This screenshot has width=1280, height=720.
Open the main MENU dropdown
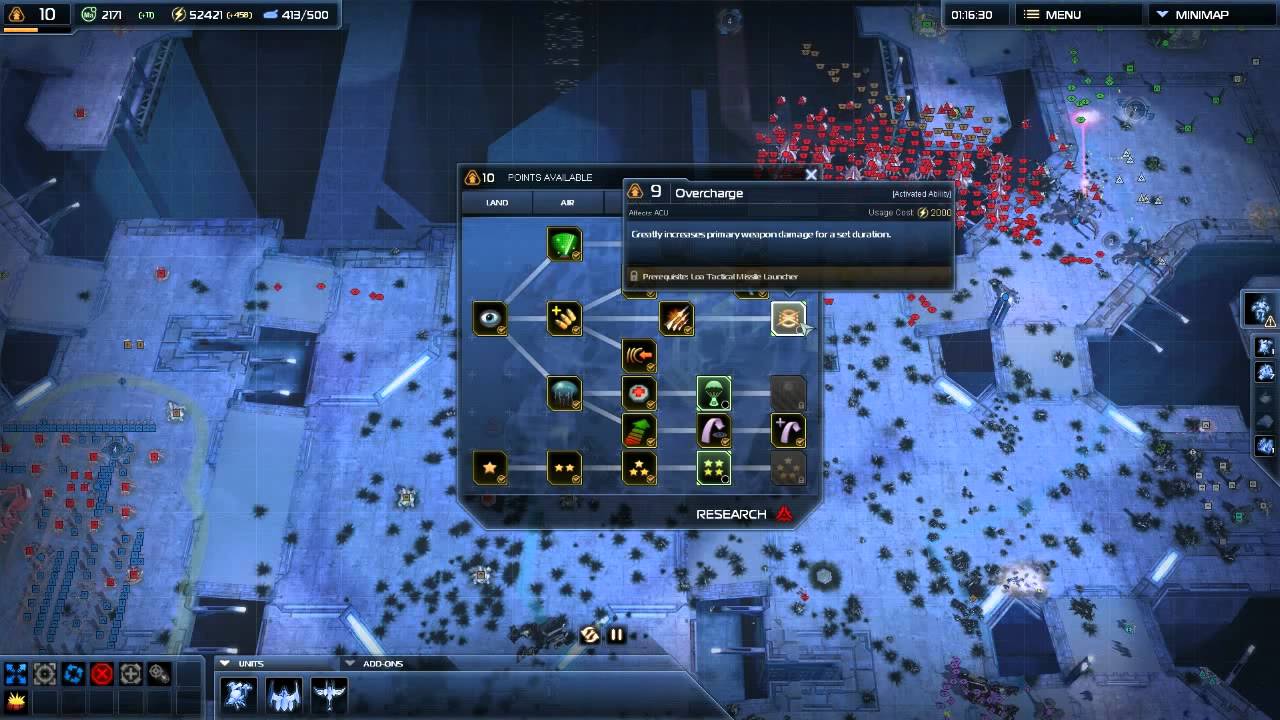tap(1061, 15)
